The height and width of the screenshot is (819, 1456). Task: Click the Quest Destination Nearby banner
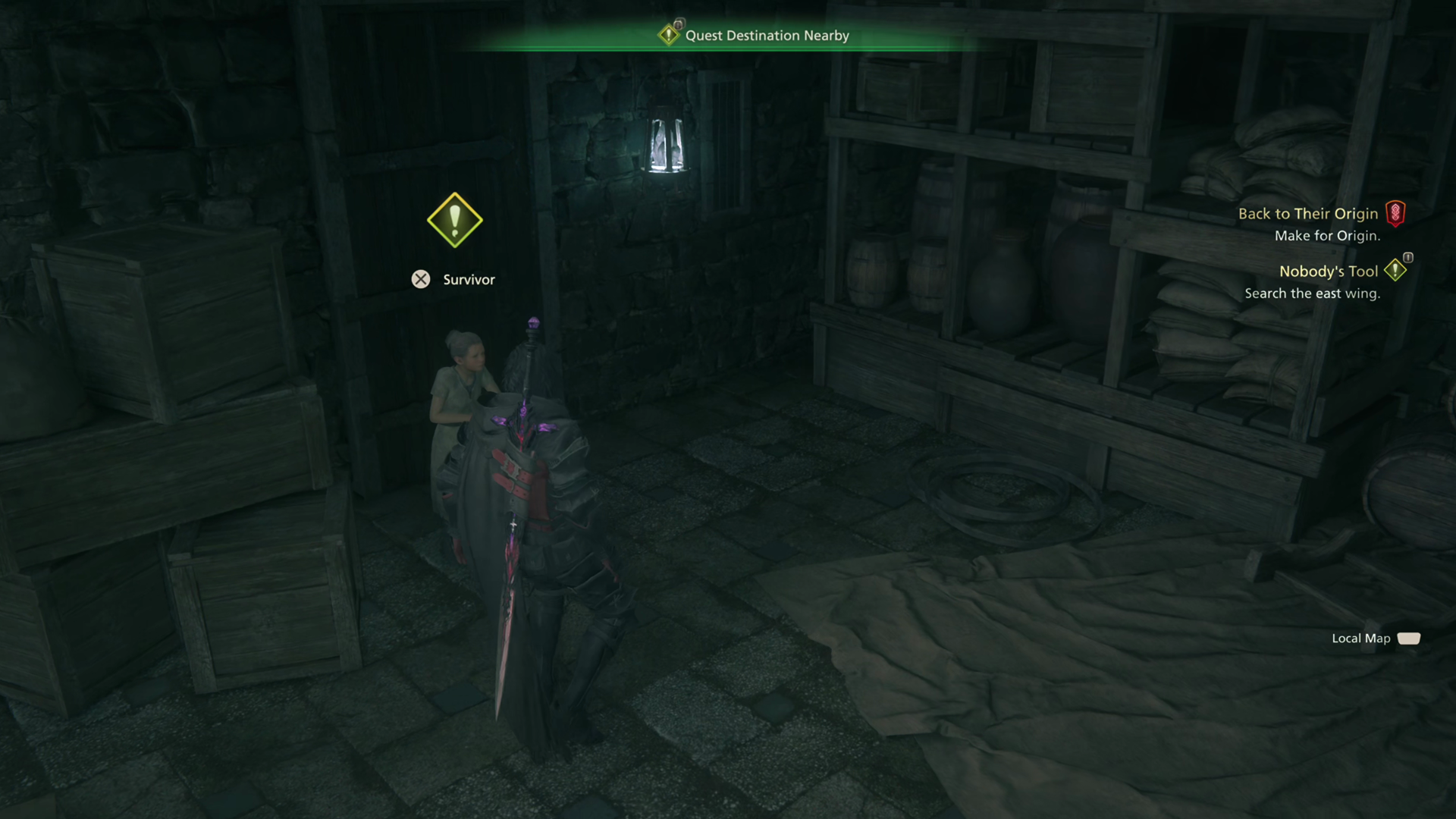[766, 36]
